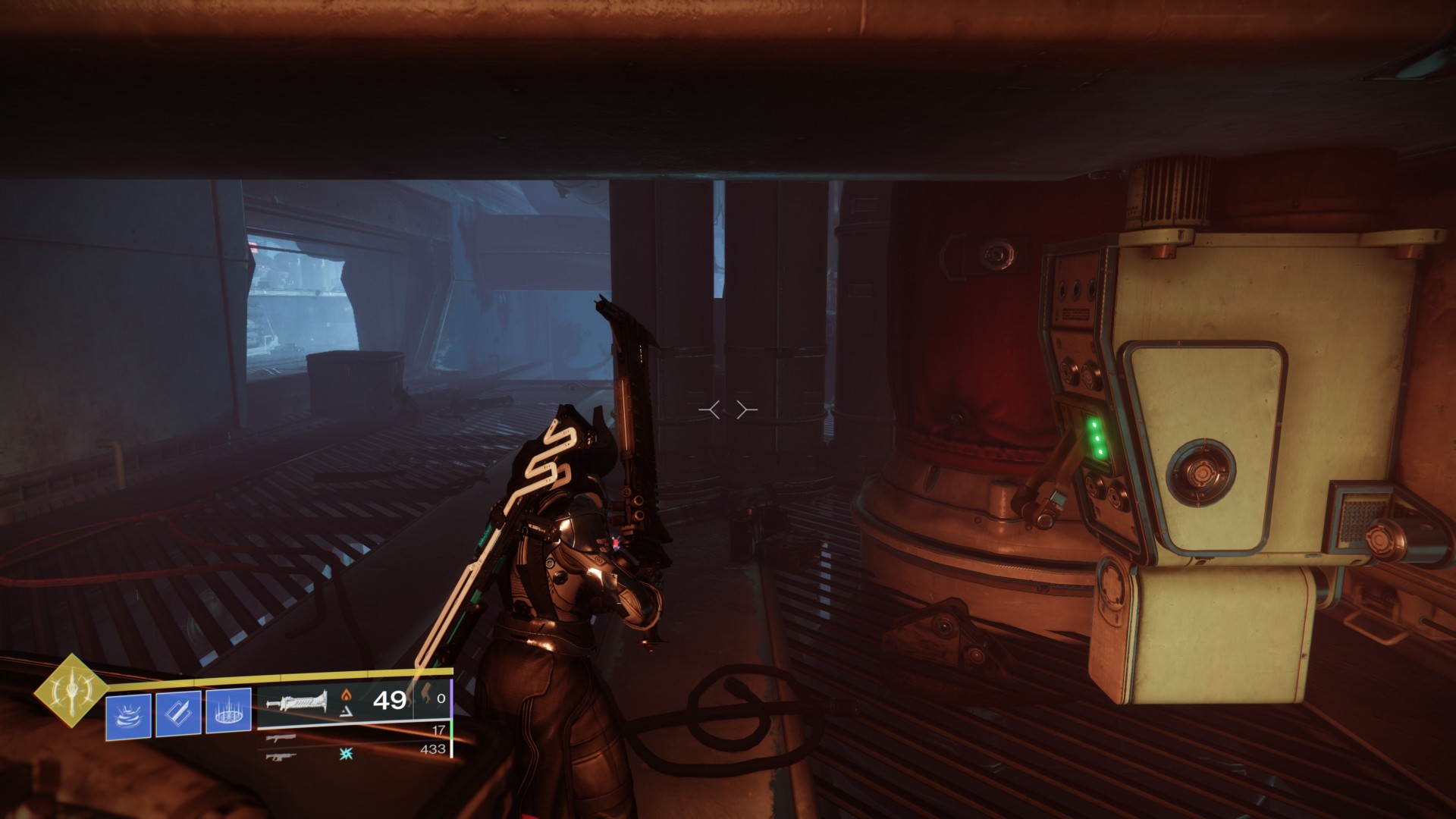The width and height of the screenshot is (1456, 819).
Task: Toggle the middle green light on the wall panel
Action: click(x=1097, y=438)
